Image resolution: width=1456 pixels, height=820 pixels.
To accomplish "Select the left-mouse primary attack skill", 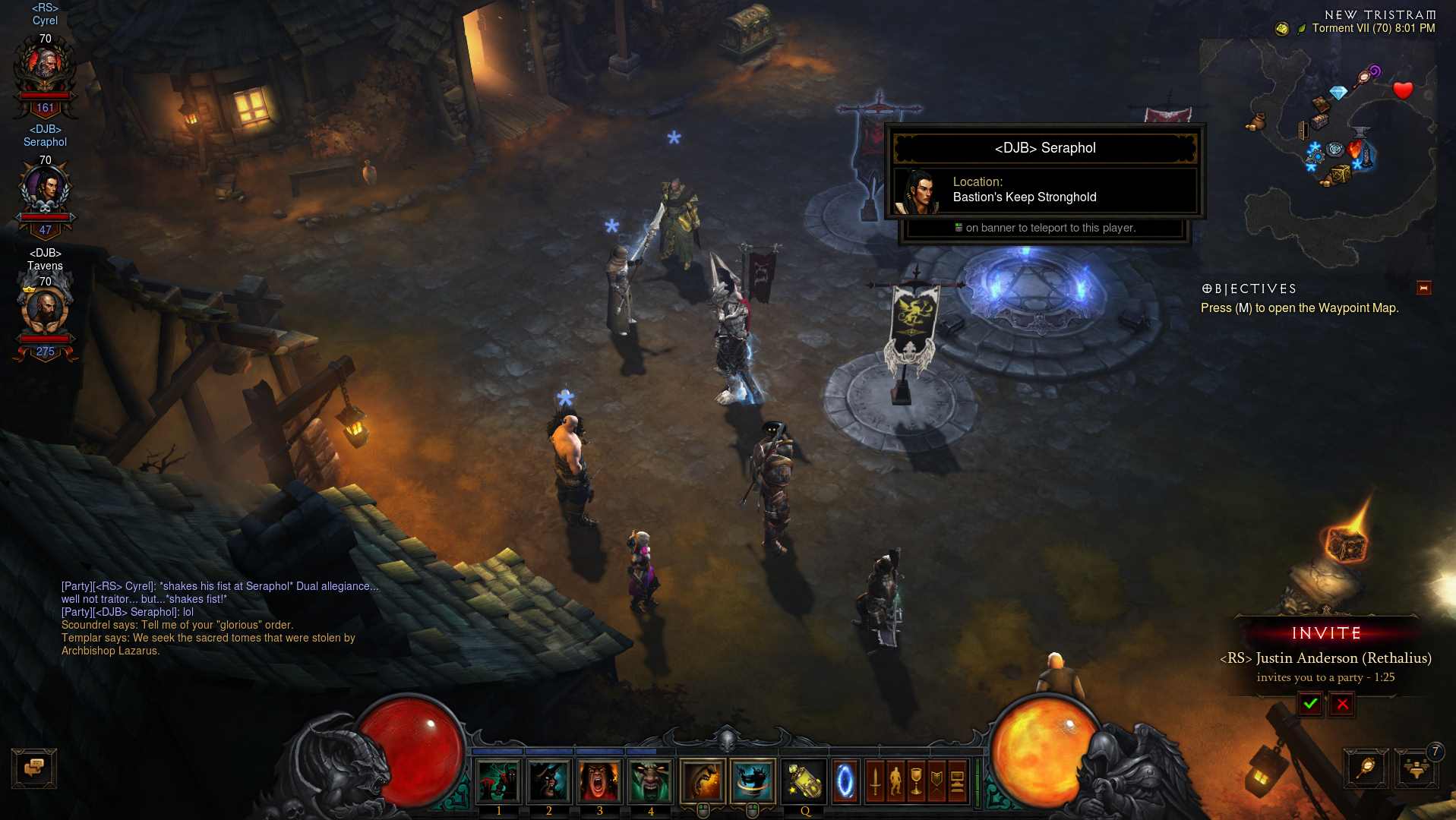I will pyautogui.click(x=703, y=781).
